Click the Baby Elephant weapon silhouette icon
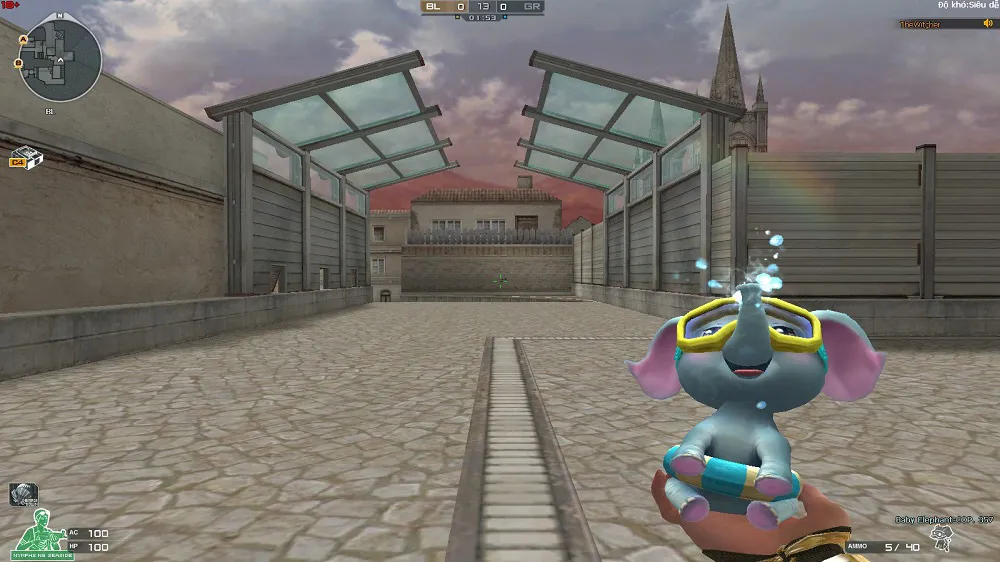The height and width of the screenshot is (562, 1000). [940, 539]
